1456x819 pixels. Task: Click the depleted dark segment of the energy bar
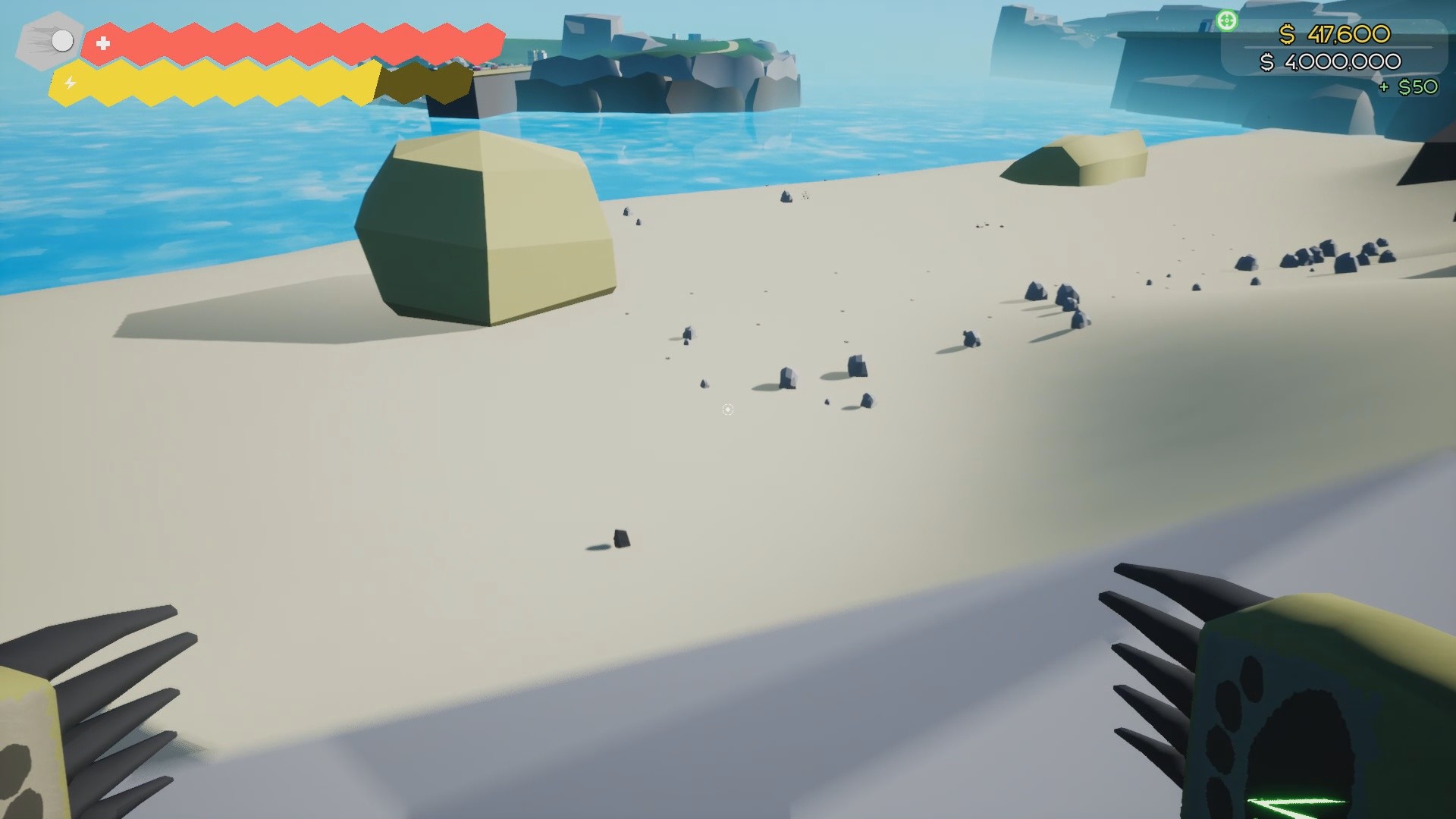tap(421, 81)
